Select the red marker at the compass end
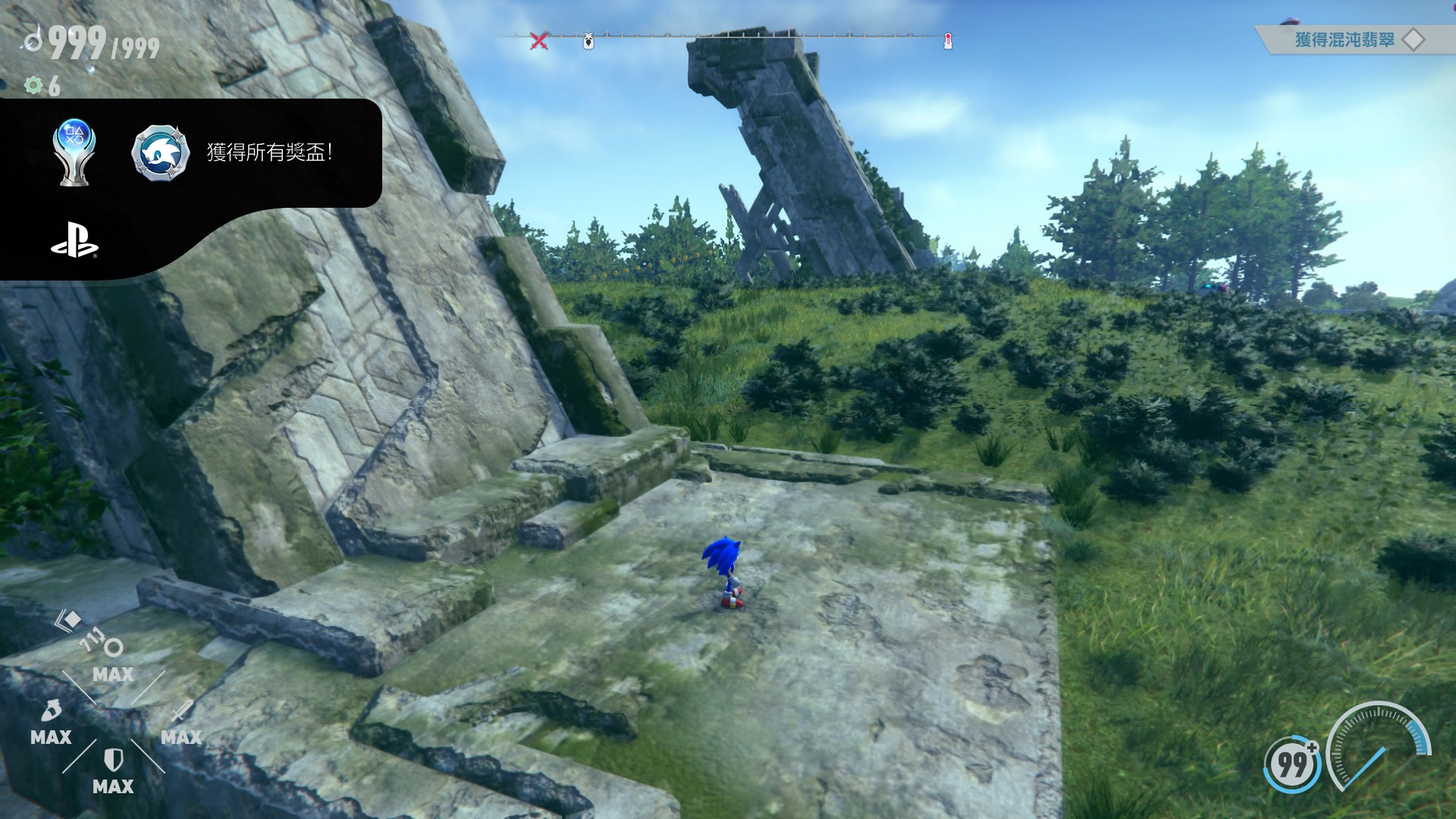This screenshot has height=819, width=1456. 947,41
